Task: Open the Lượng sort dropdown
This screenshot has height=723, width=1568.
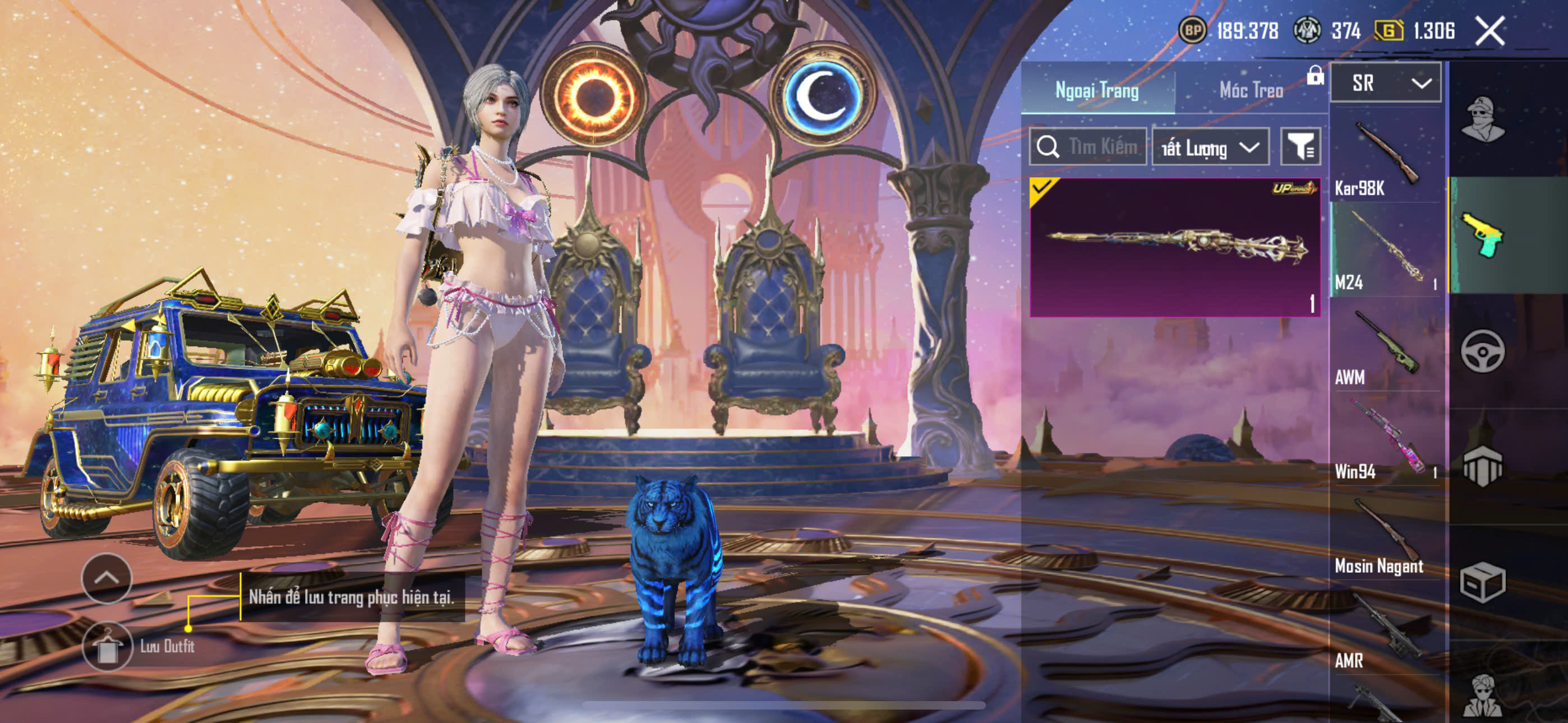Action: (x=1210, y=147)
